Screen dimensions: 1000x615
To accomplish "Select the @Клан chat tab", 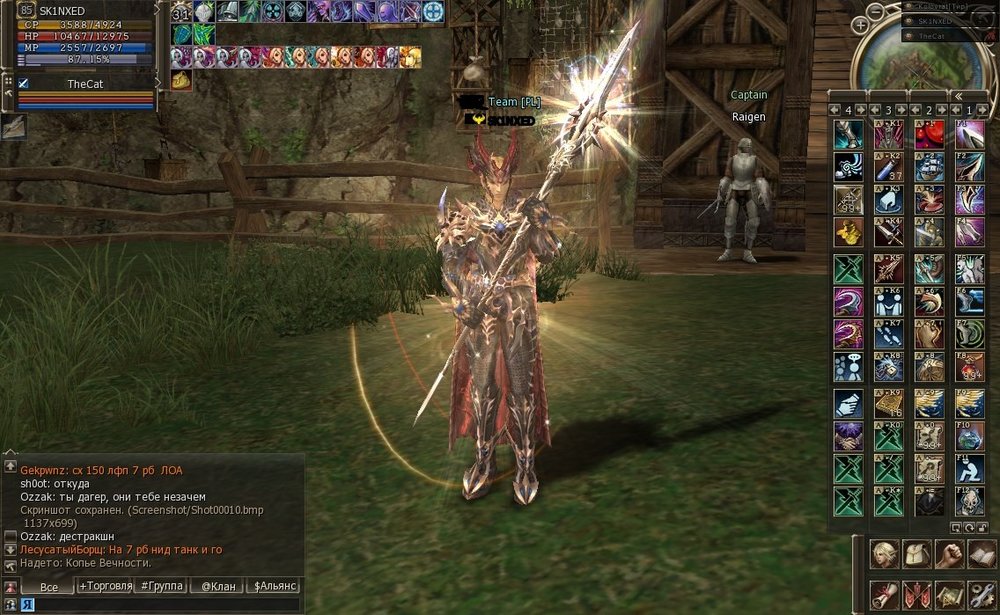I will 219,586.
